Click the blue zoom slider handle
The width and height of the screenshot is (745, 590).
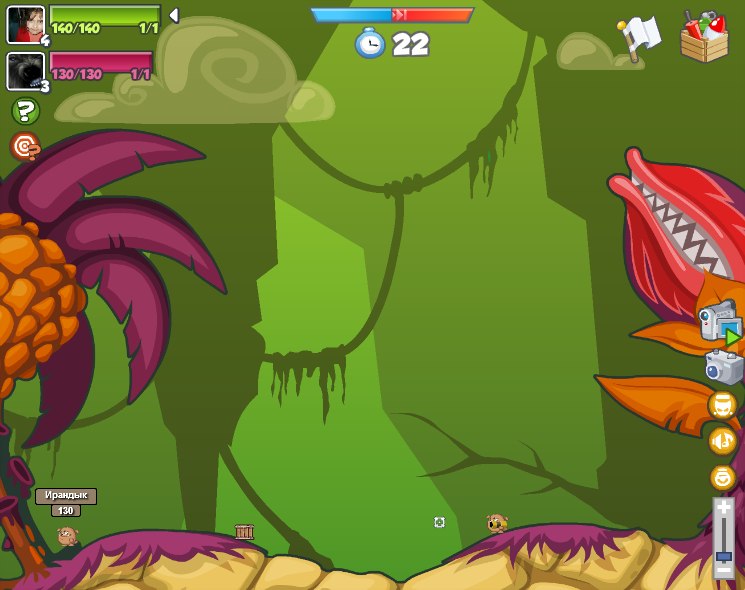pyautogui.click(x=723, y=556)
